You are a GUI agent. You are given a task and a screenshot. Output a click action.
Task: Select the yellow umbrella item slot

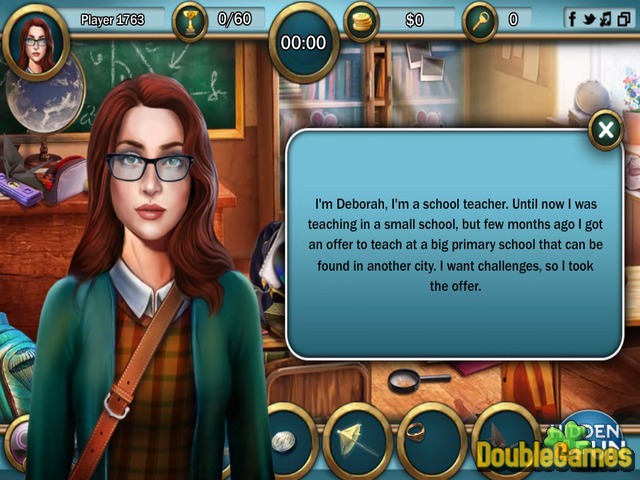pos(357,438)
